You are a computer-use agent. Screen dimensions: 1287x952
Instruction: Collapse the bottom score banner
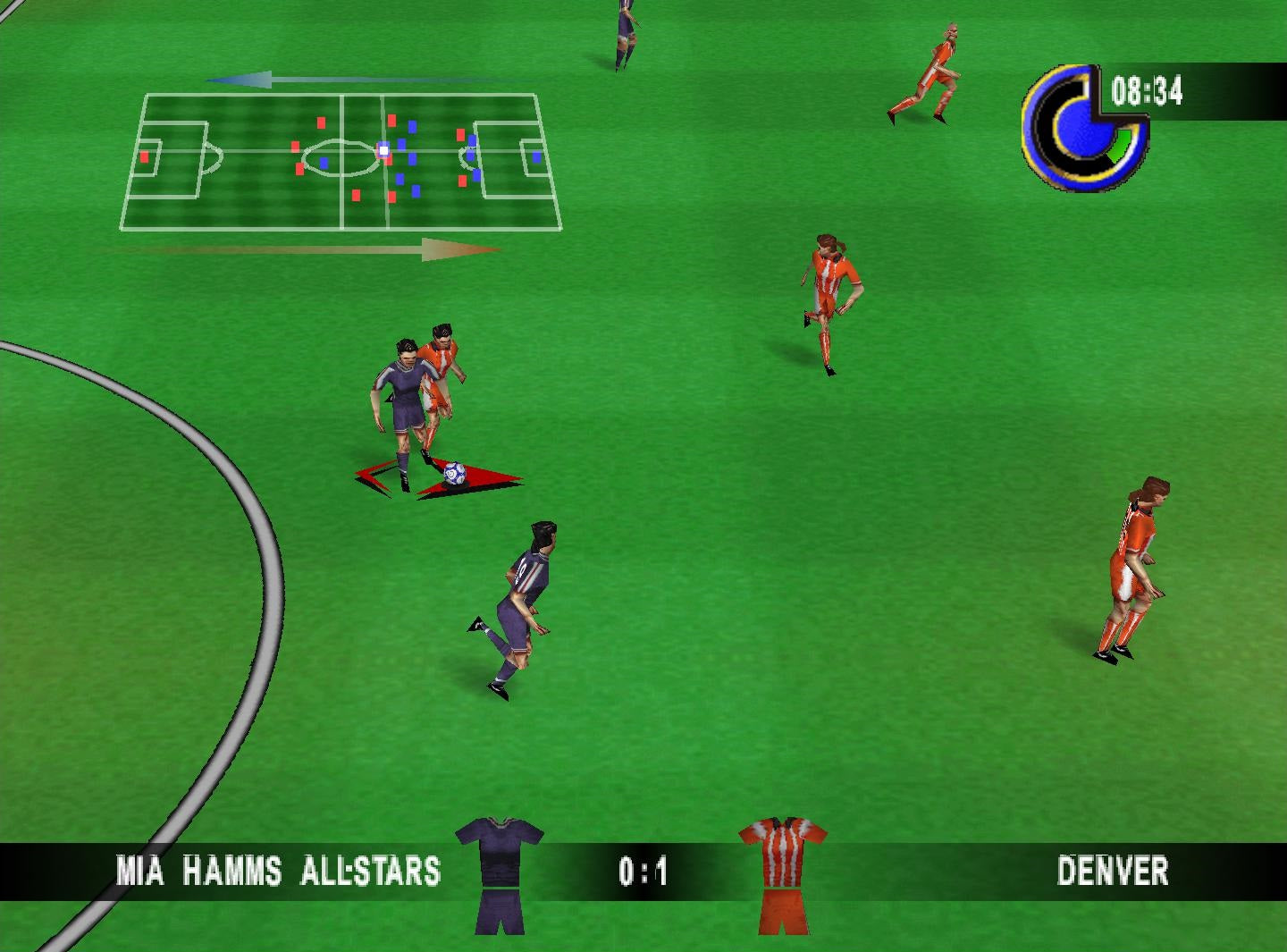(x=643, y=870)
